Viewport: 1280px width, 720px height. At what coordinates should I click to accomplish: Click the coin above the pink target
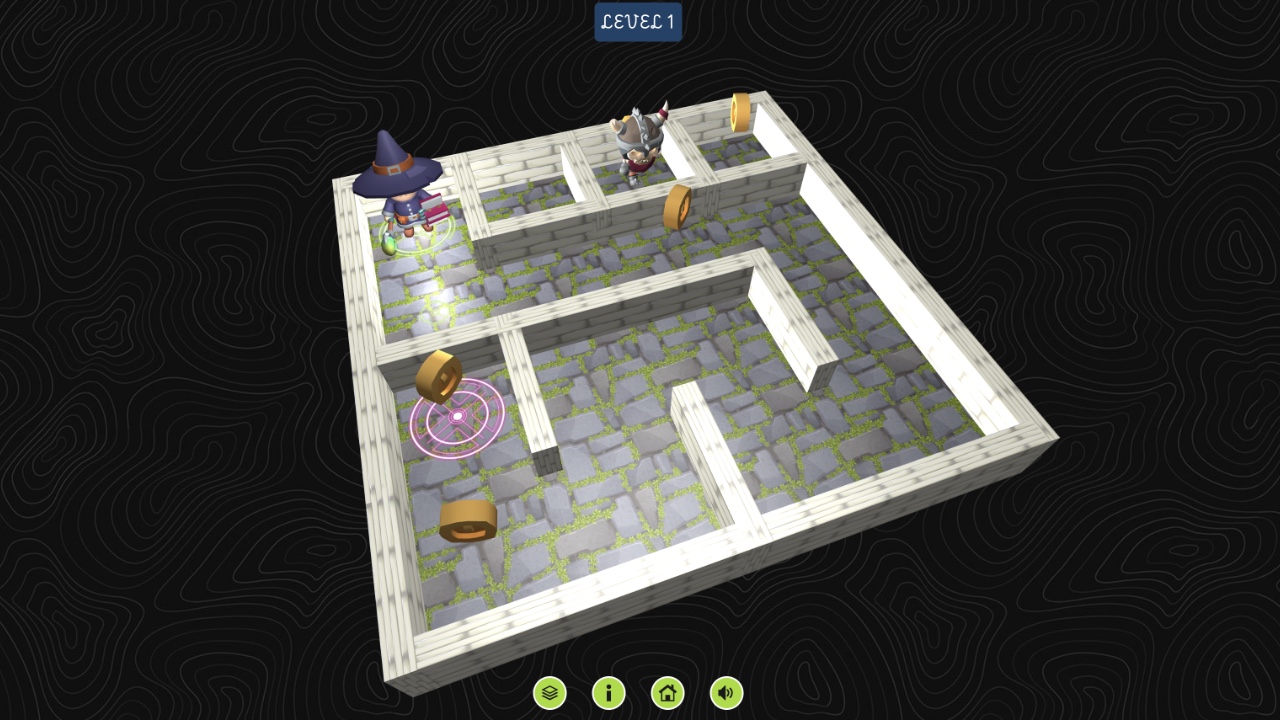(440, 375)
